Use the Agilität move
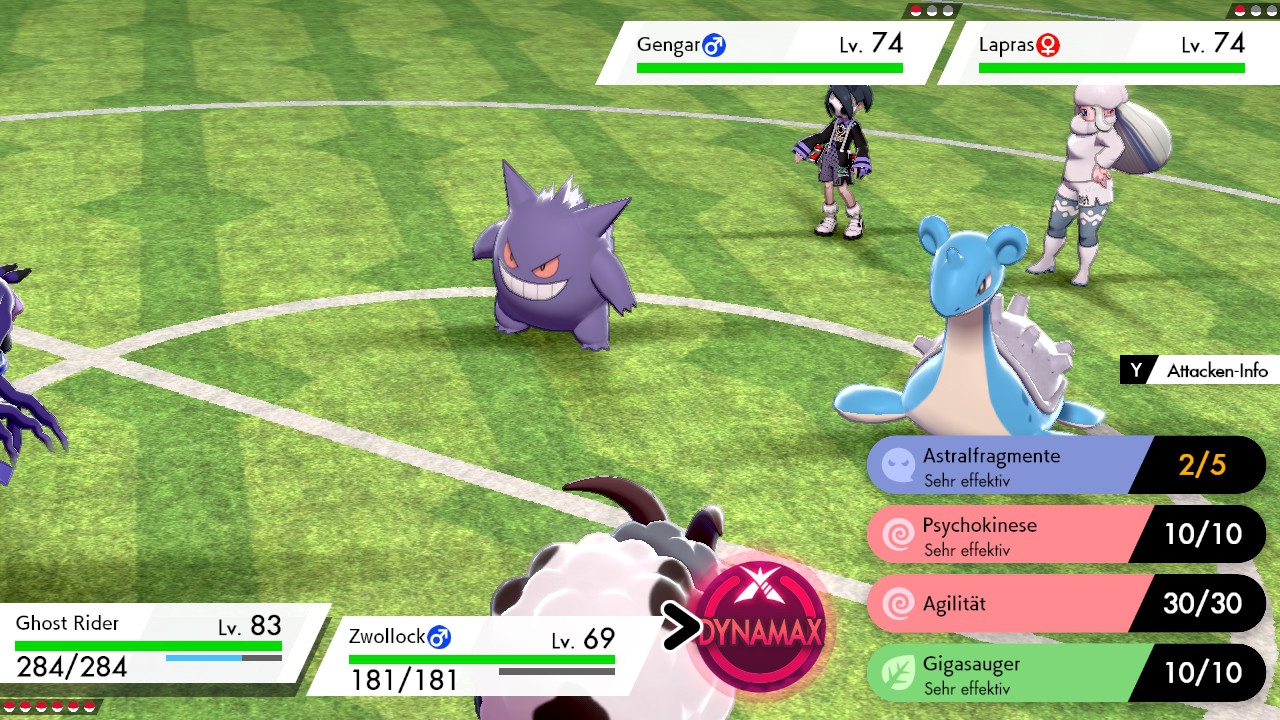This screenshot has width=1280, height=720. point(1065,603)
